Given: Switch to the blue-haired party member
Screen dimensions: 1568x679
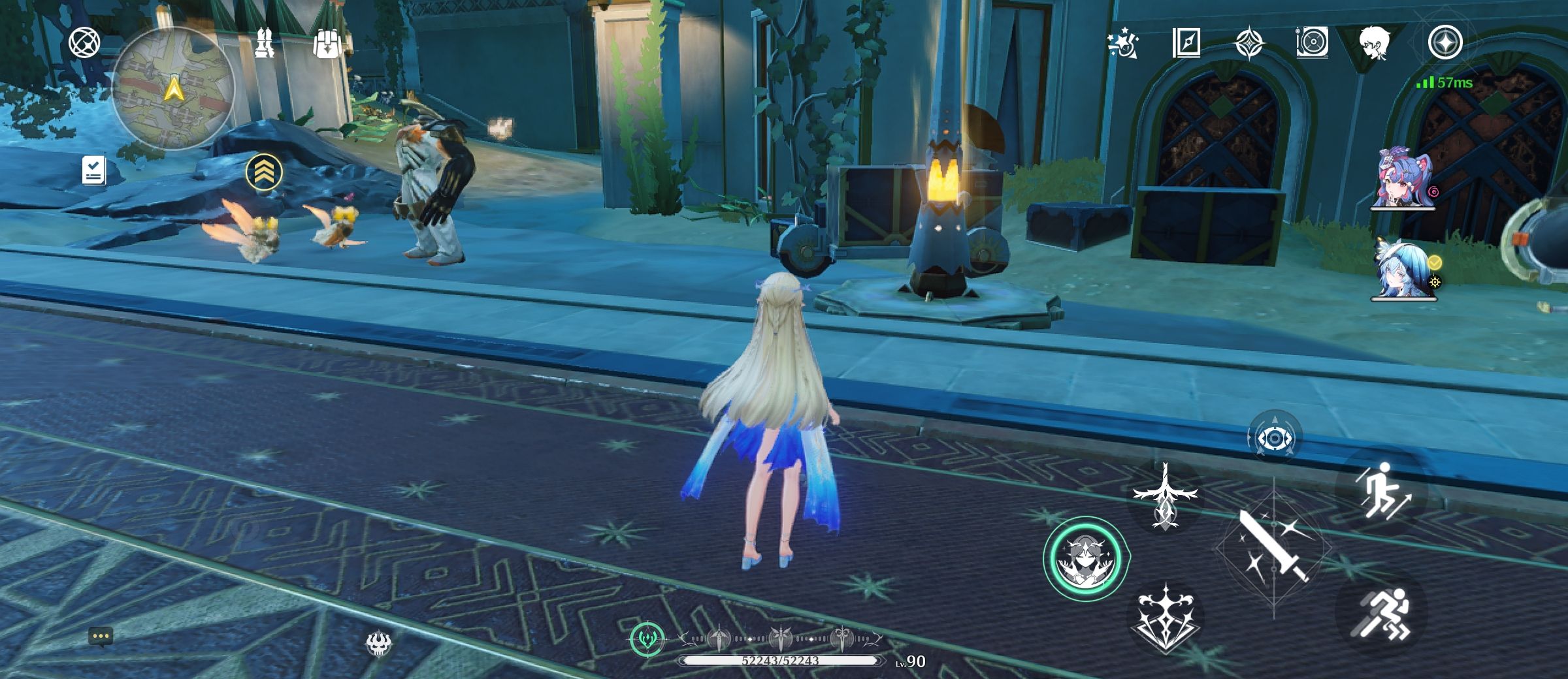Looking at the screenshot, I should [x=1402, y=269].
